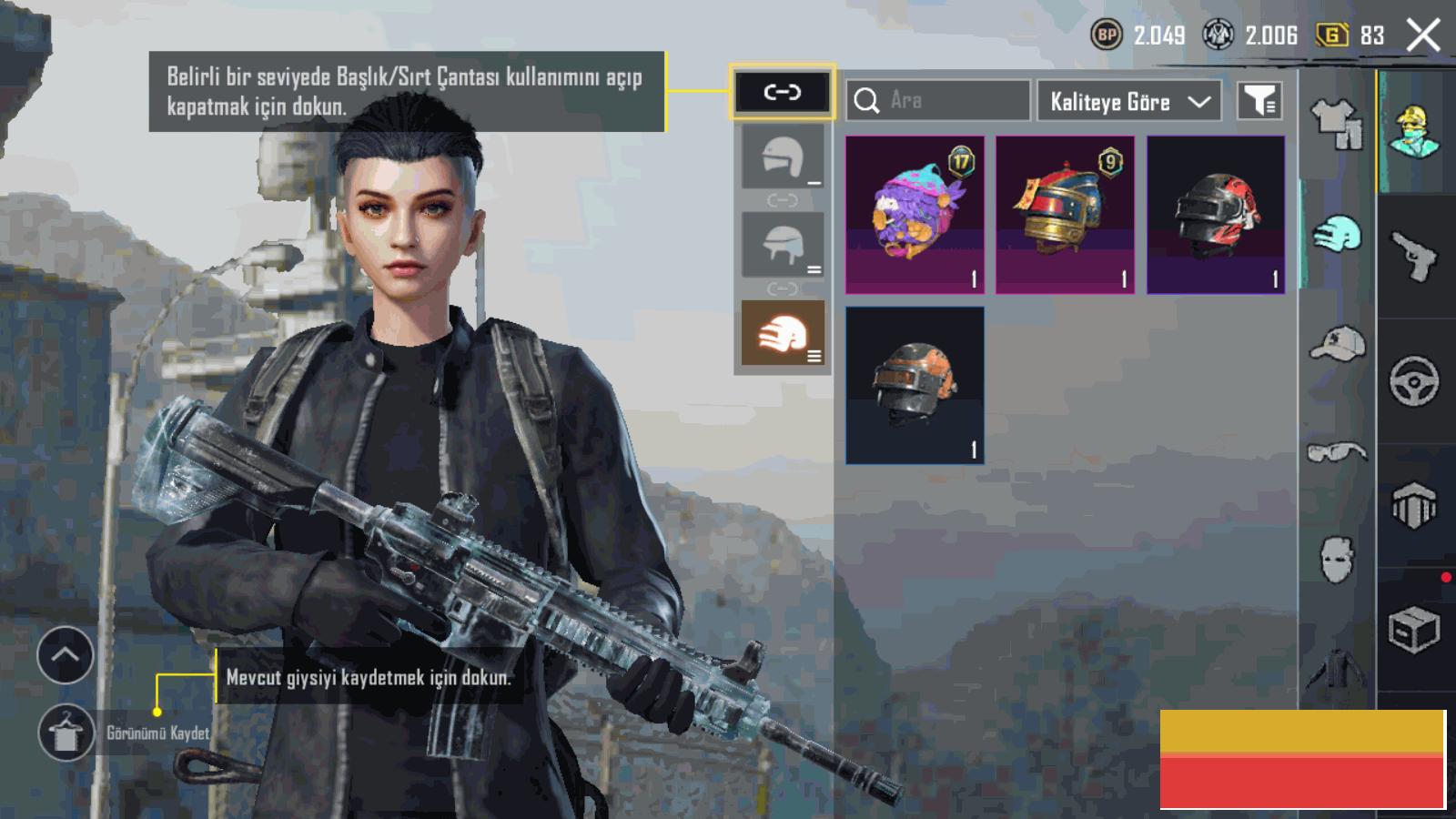Viewport: 1456px width, 819px height.
Task: Choose the gold and blue helmet skin
Action: (1065, 215)
